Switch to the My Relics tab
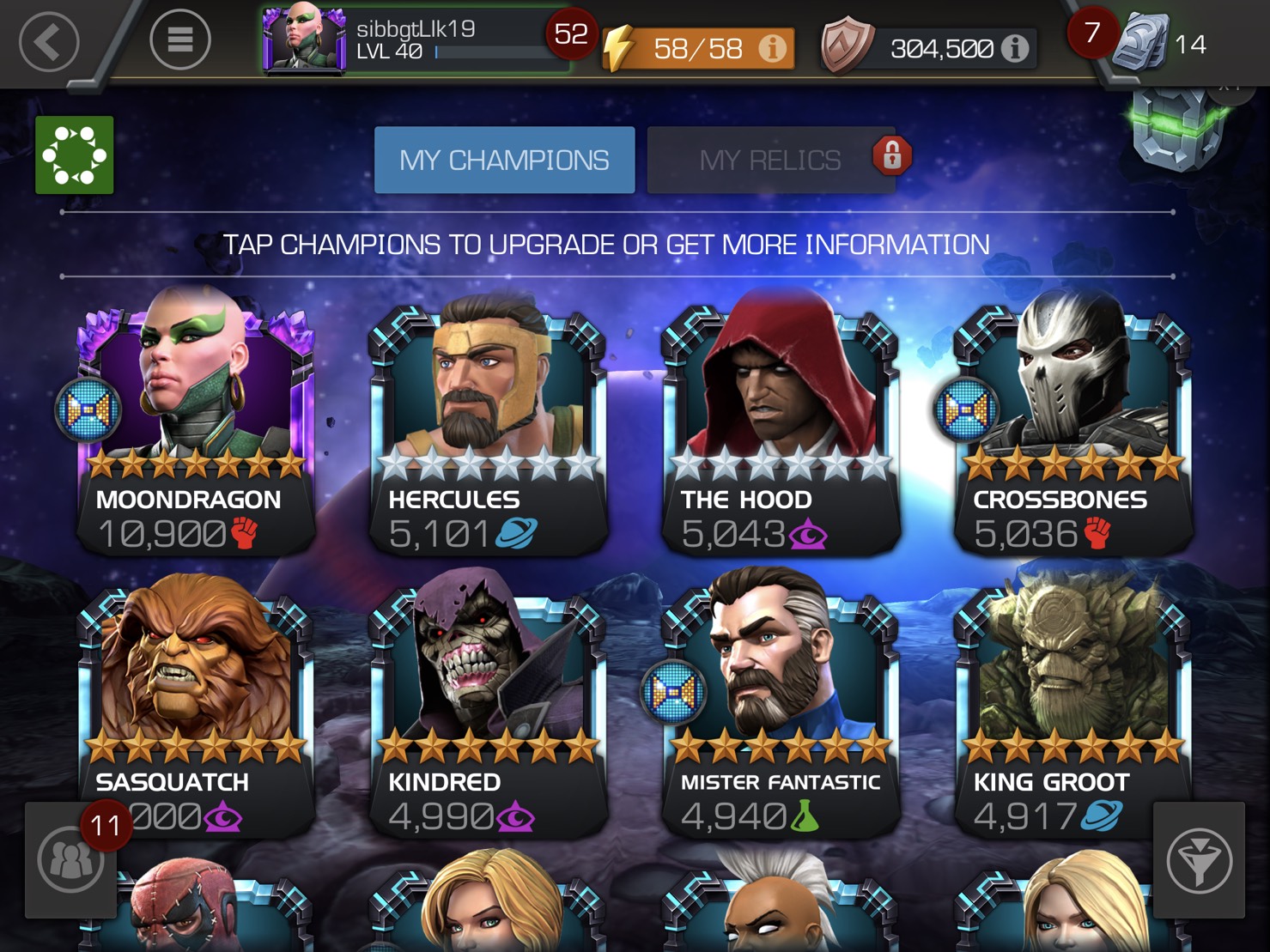Screen dimensions: 1270x952 coord(770,160)
